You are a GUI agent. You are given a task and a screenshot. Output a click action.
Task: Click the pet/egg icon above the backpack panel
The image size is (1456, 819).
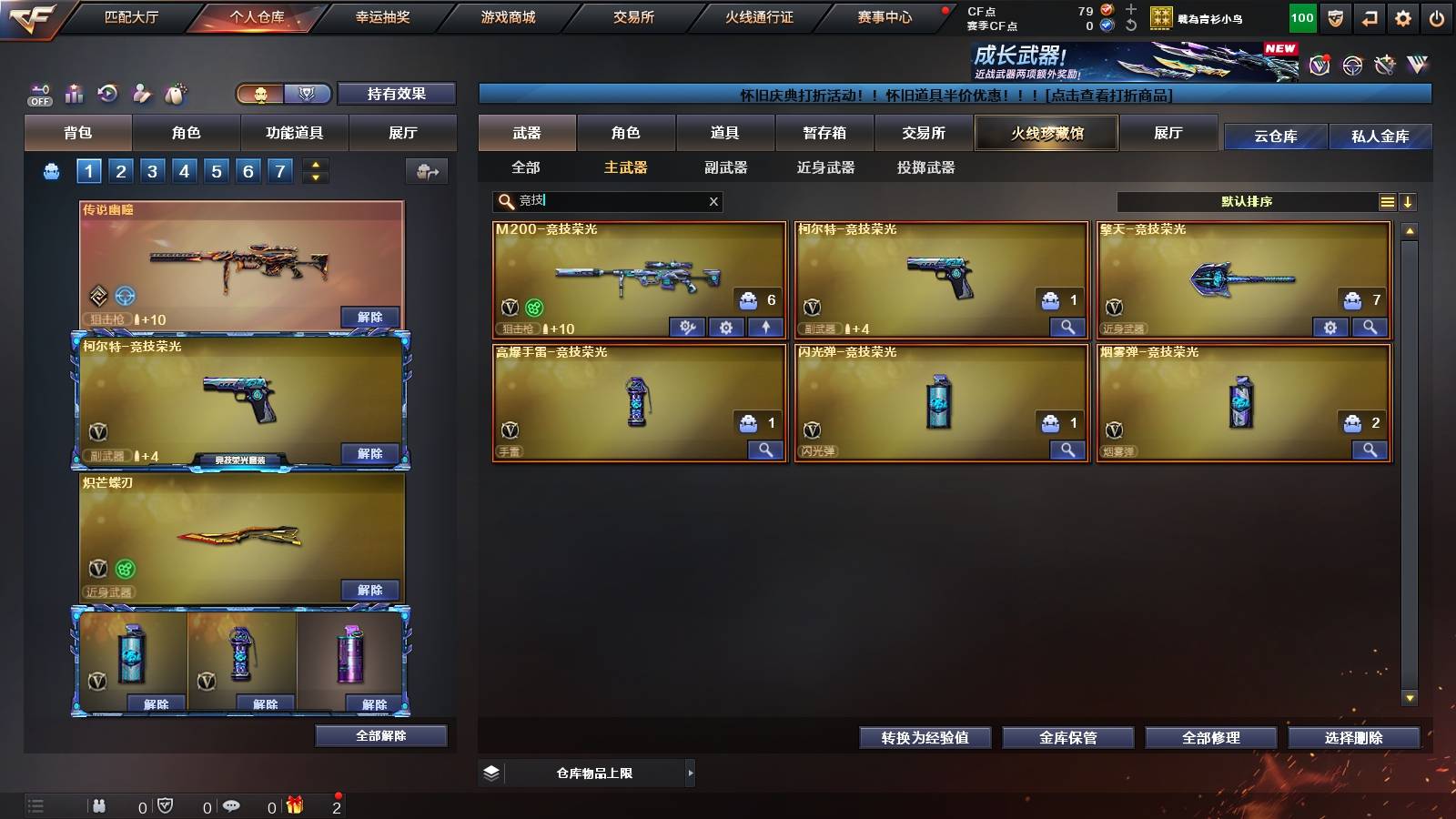[x=175, y=94]
